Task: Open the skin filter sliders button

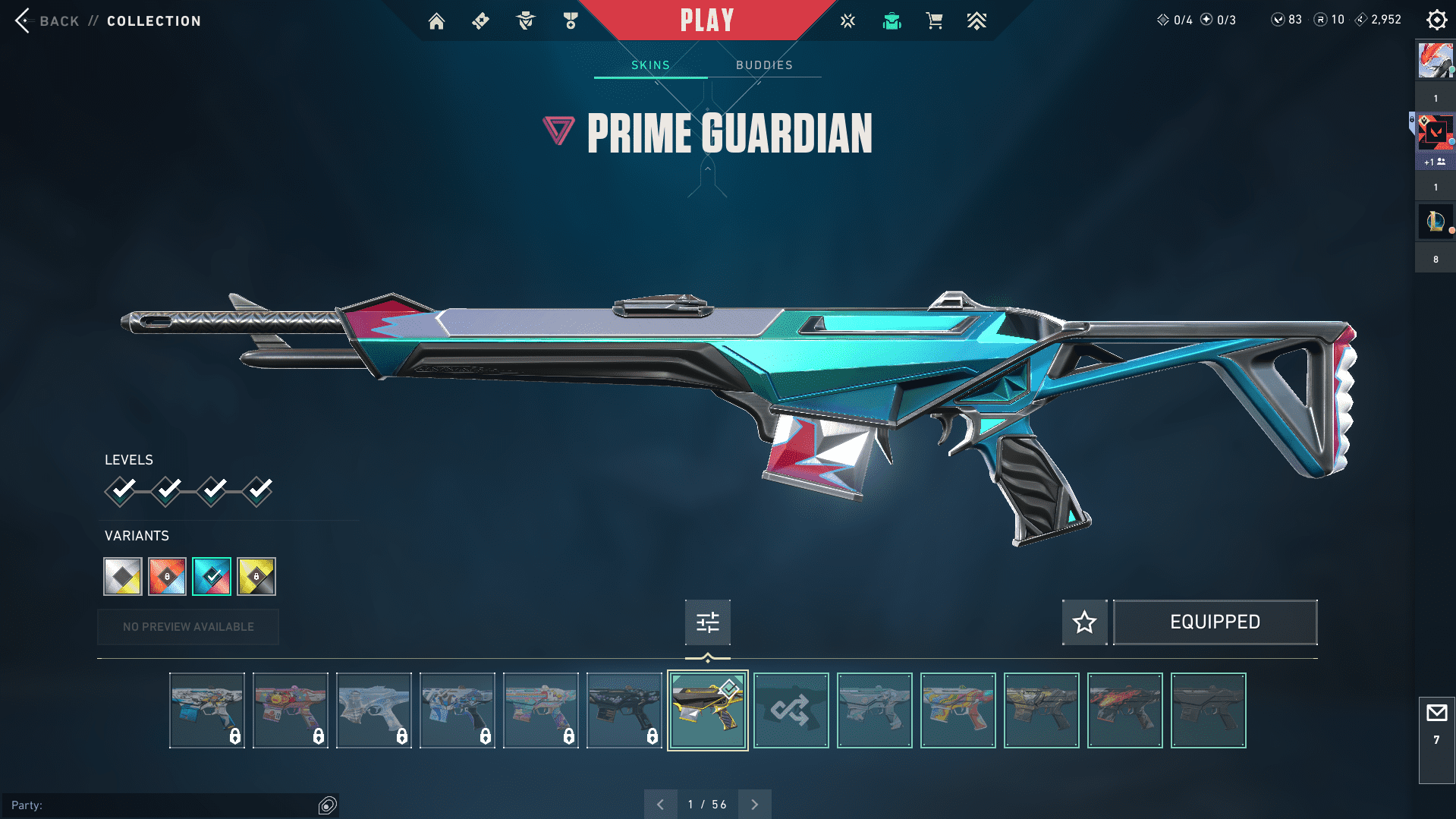Action: point(707,622)
